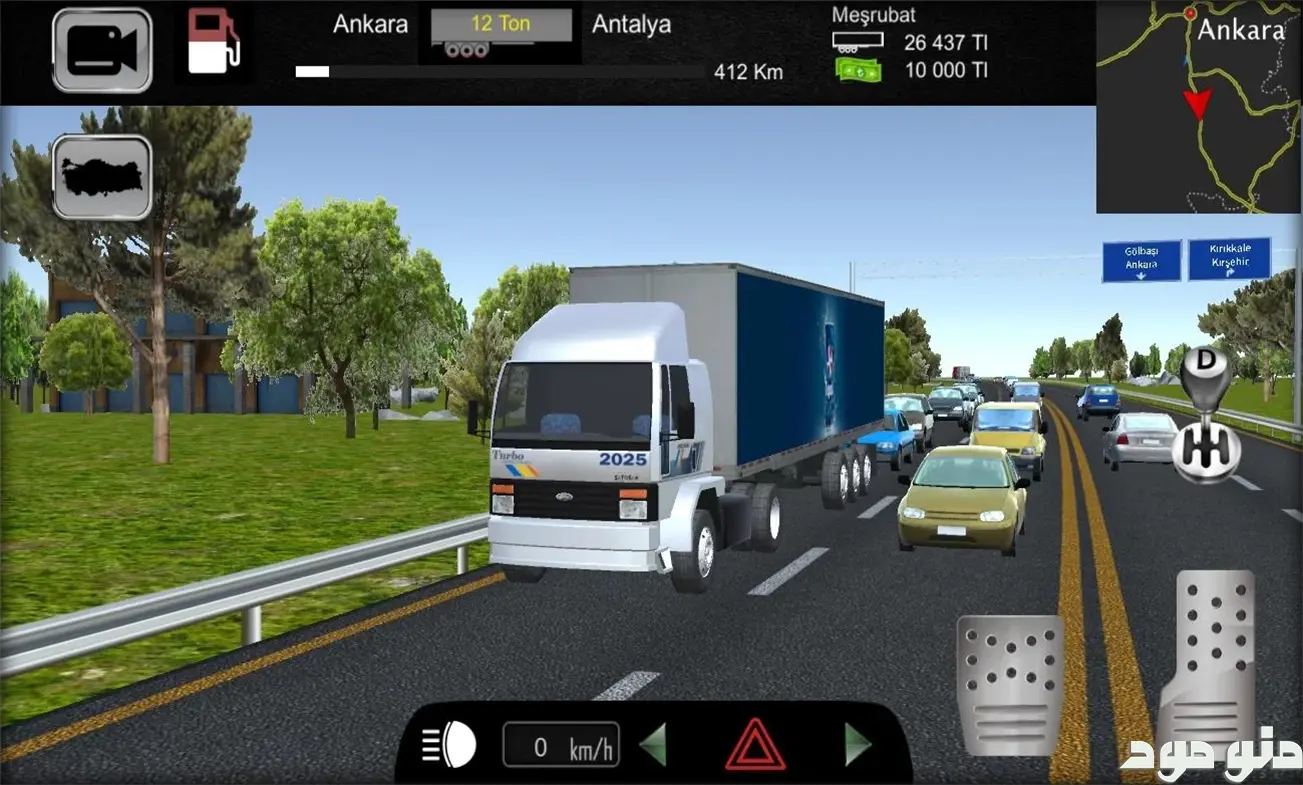Activate the left turn signal arrow
Viewport: 1303px width, 785px height.
point(653,745)
